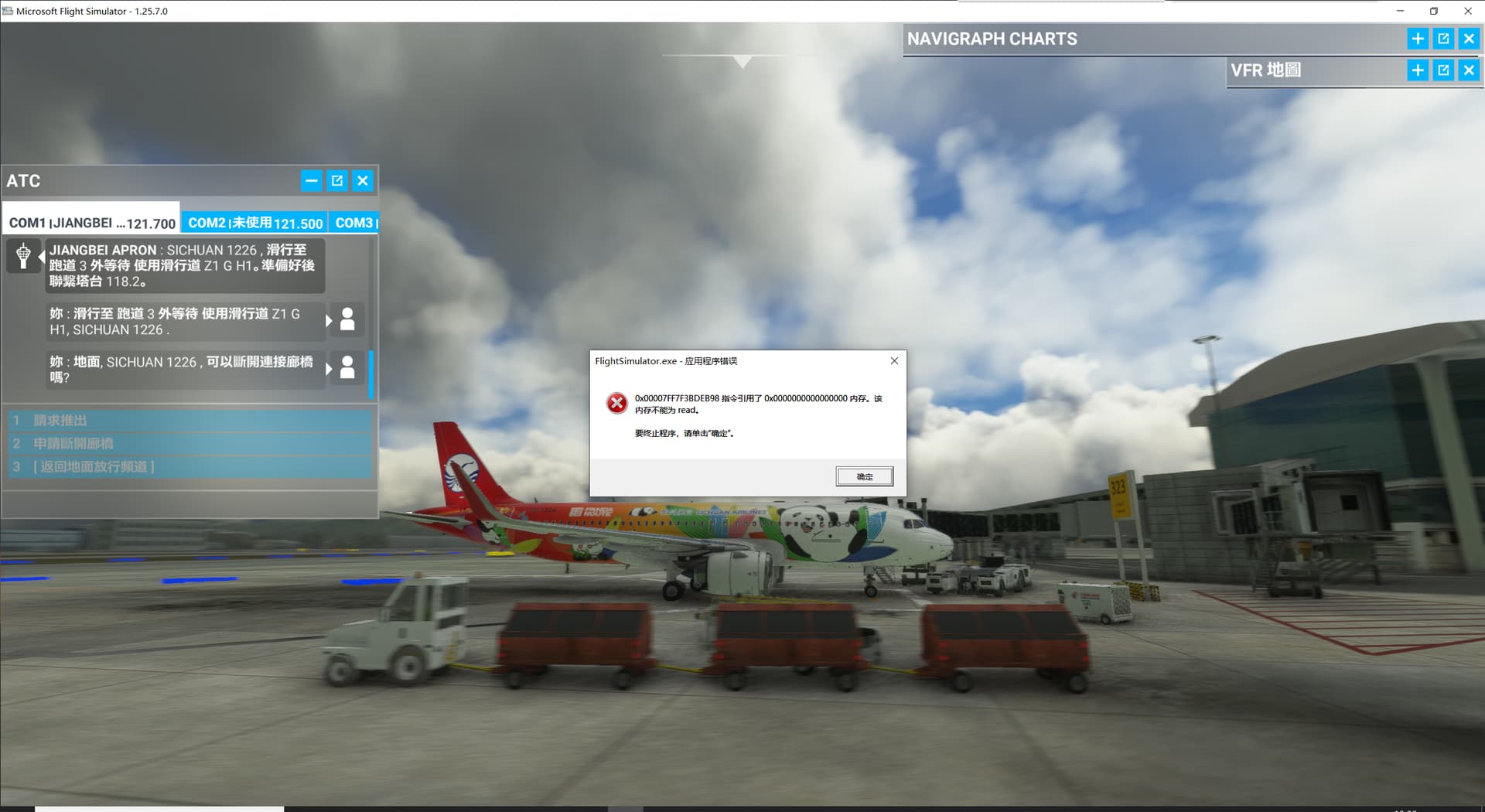Expand the taxi clearance readback message arrow
Image resolution: width=1485 pixels, height=812 pixels.
(327, 319)
